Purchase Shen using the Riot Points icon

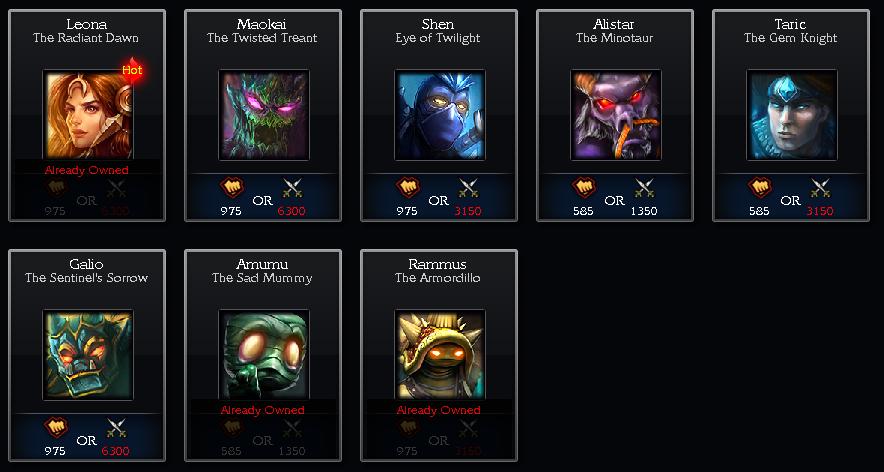point(408,188)
